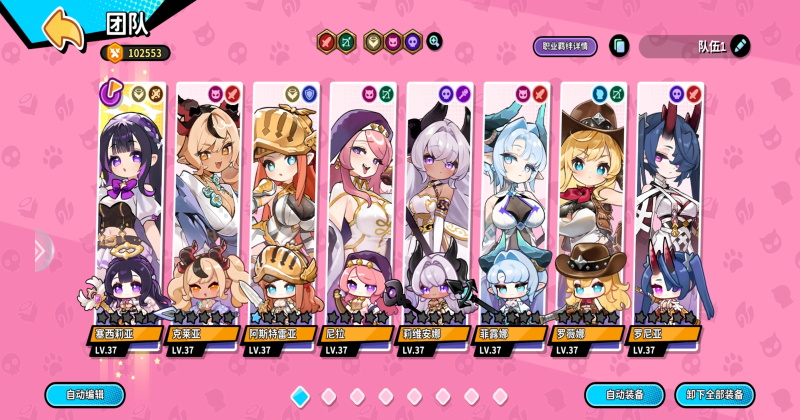This screenshot has width=800, height=420.
Task: Go back using the yellow arrow
Action: [63, 28]
